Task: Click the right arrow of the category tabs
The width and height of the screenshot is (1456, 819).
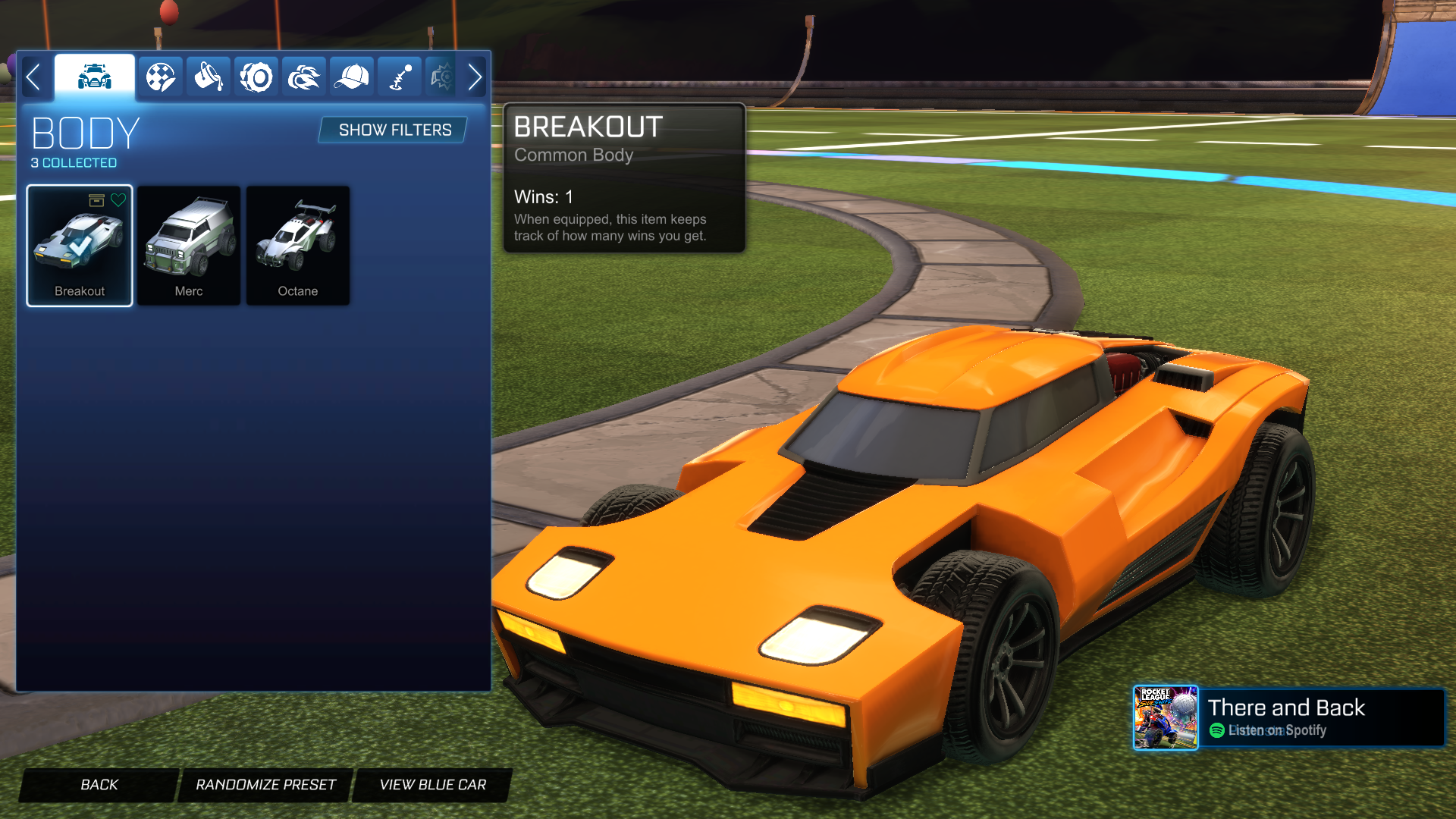Action: click(x=475, y=77)
